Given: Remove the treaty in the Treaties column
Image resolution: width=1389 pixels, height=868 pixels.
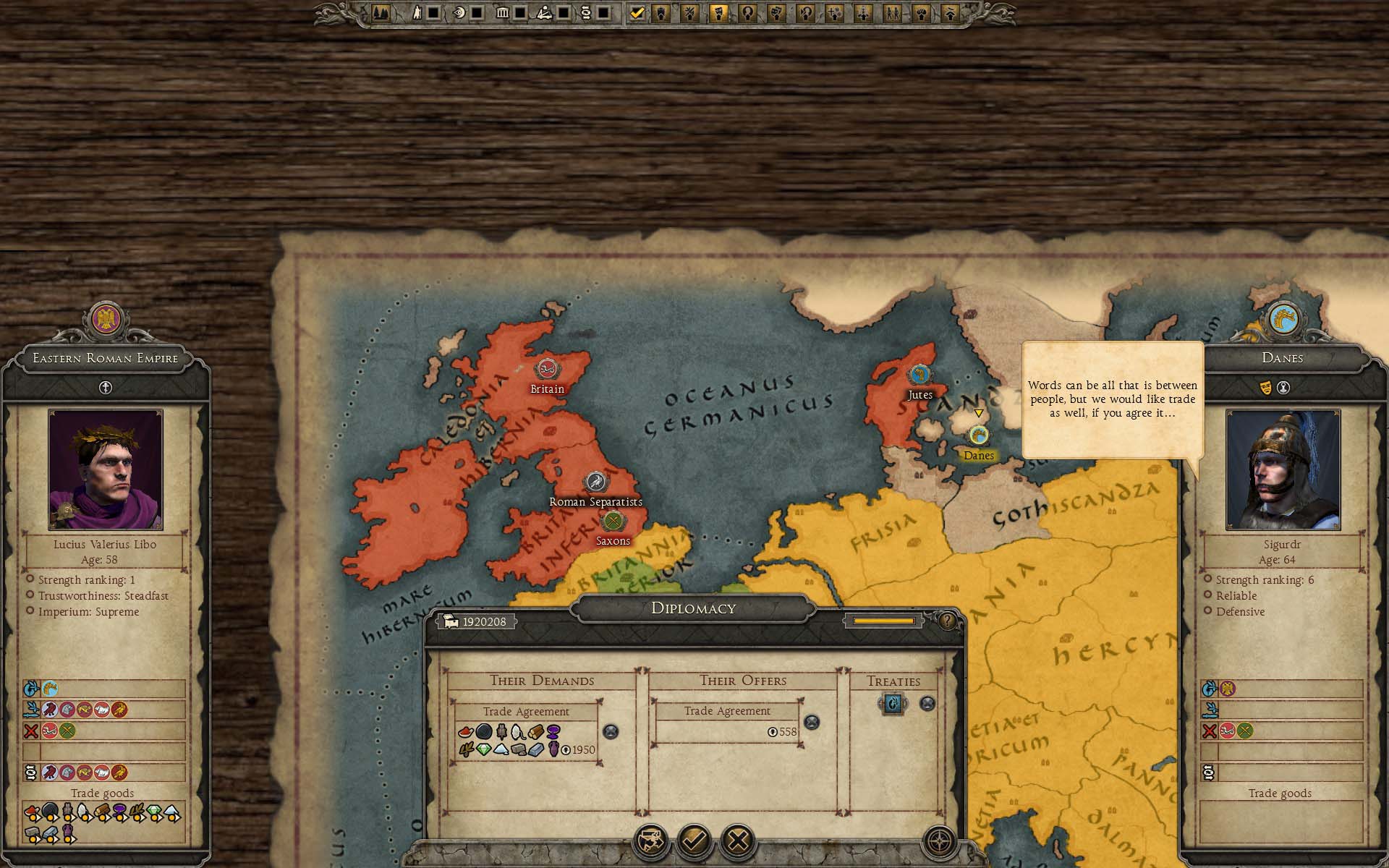Looking at the screenshot, I should pos(927,703).
